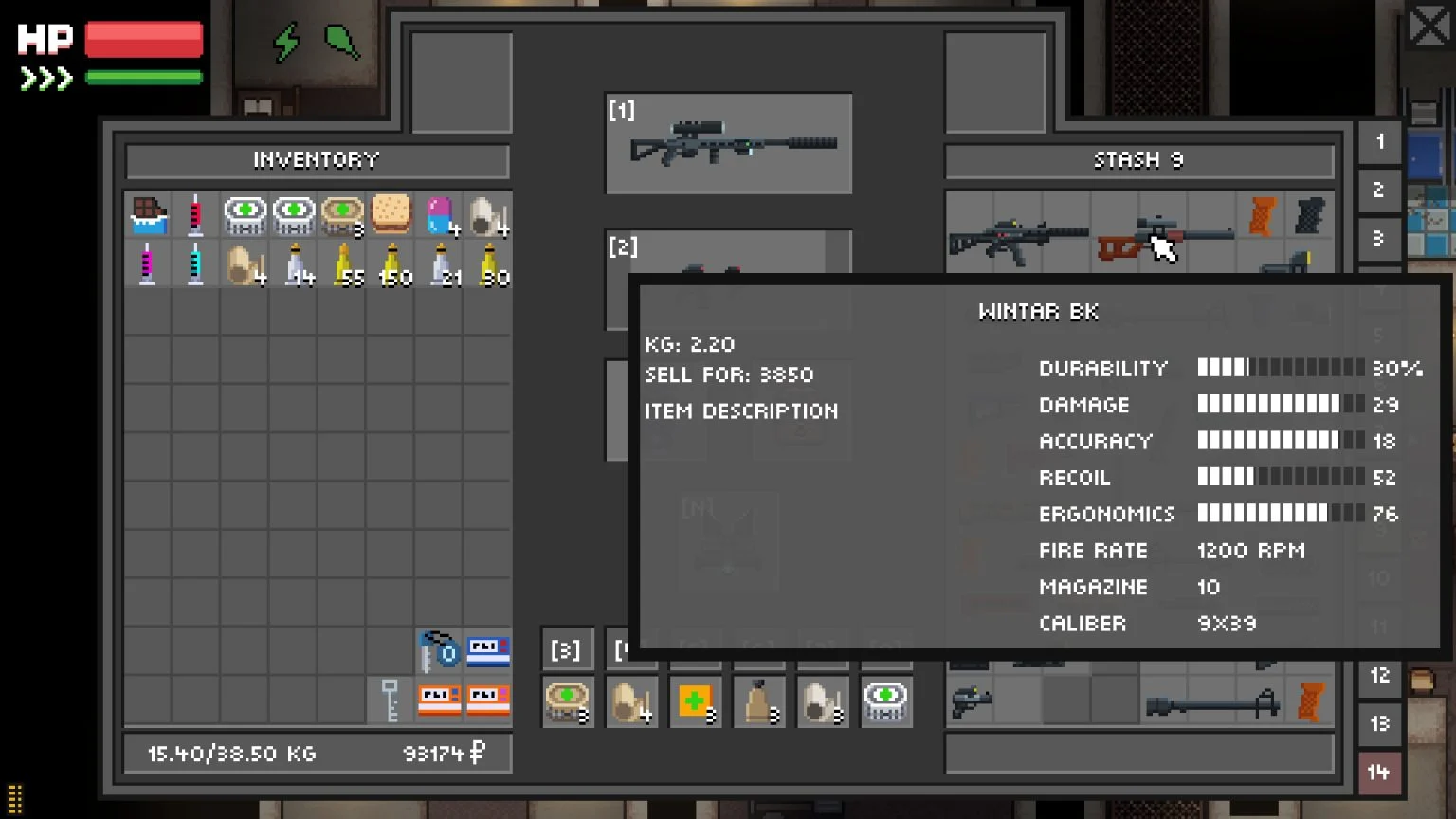Switch to stash tab 13
This screenshot has height=819, width=1456.
tap(1380, 724)
